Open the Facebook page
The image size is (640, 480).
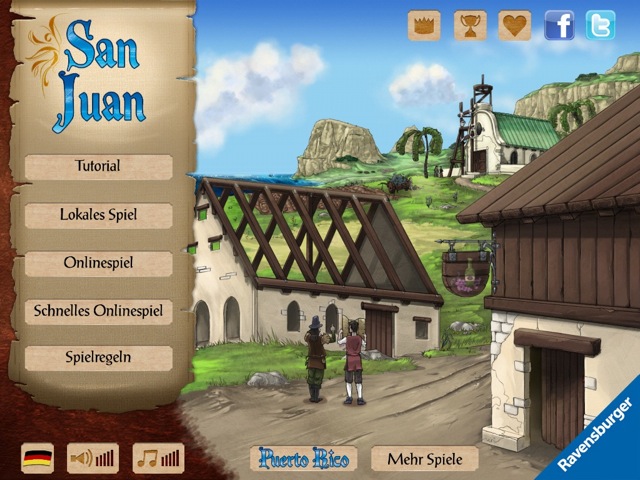[x=559, y=25]
